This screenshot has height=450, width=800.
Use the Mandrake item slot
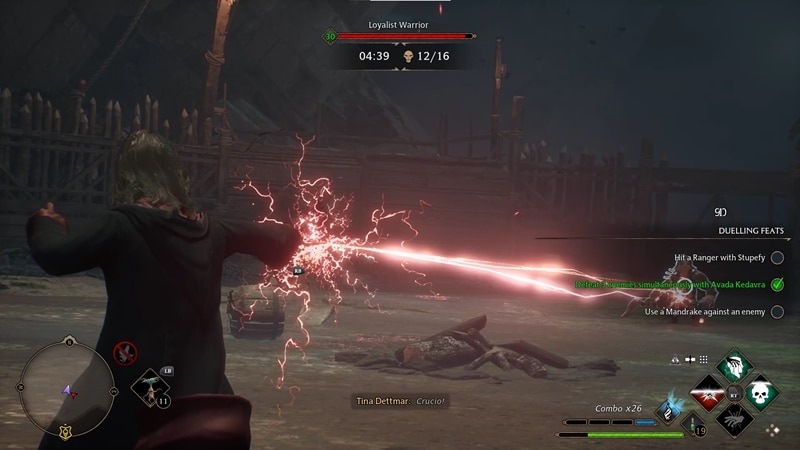coord(151,388)
